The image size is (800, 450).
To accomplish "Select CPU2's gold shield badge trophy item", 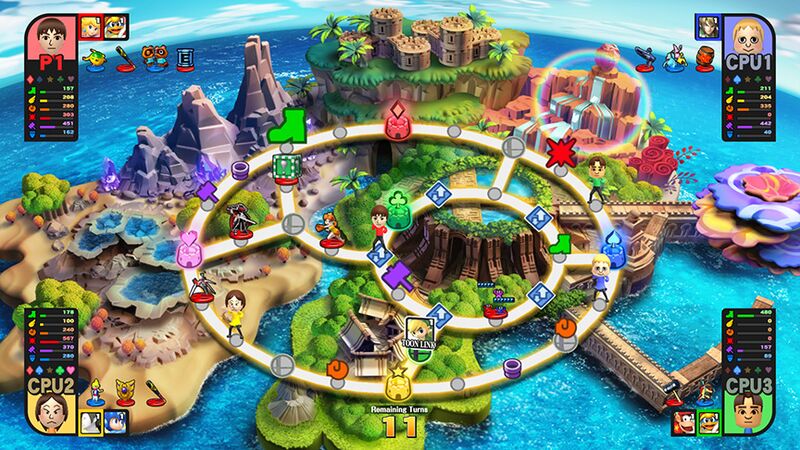I will coord(127,390).
